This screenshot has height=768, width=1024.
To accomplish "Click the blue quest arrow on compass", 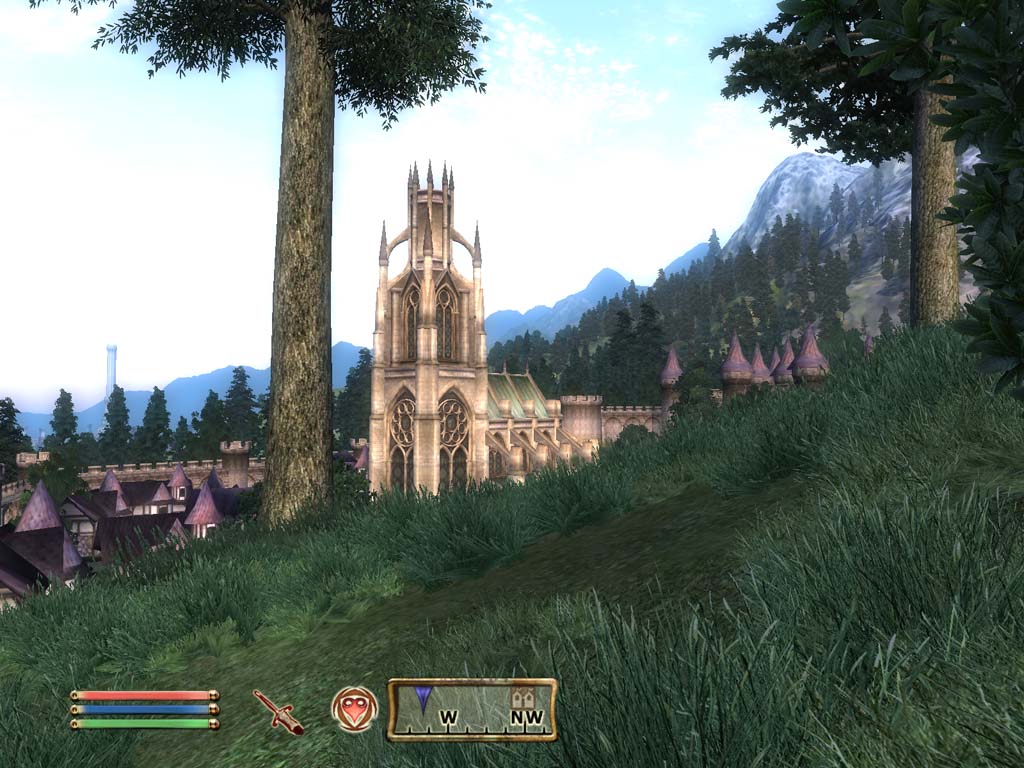I will click(423, 698).
